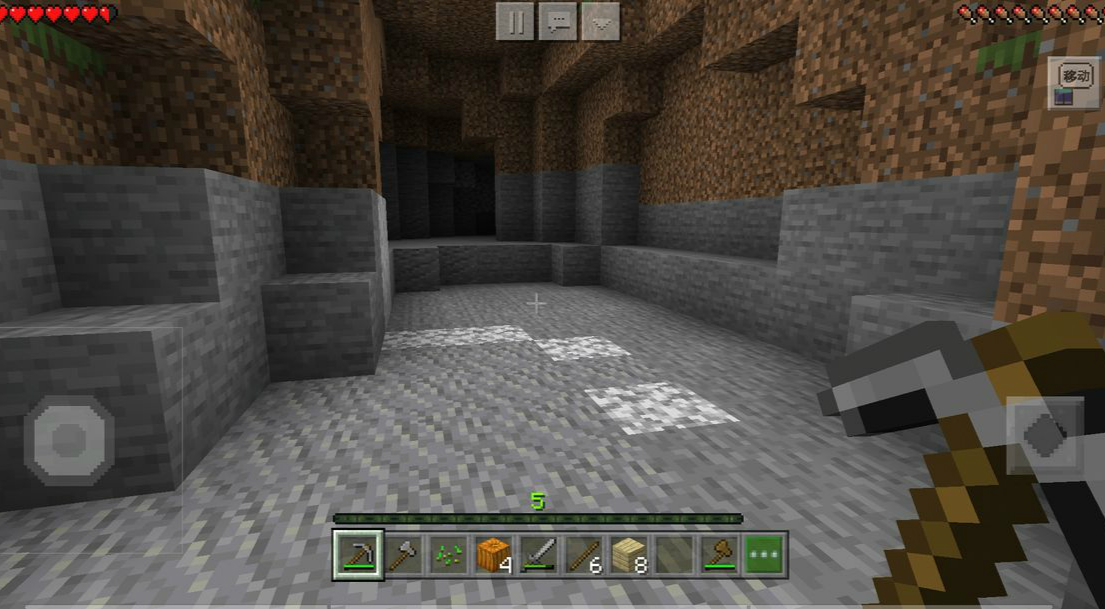Open the chat window
Viewport: 1105px width, 609px height.
pyautogui.click(x=558, y=21)
